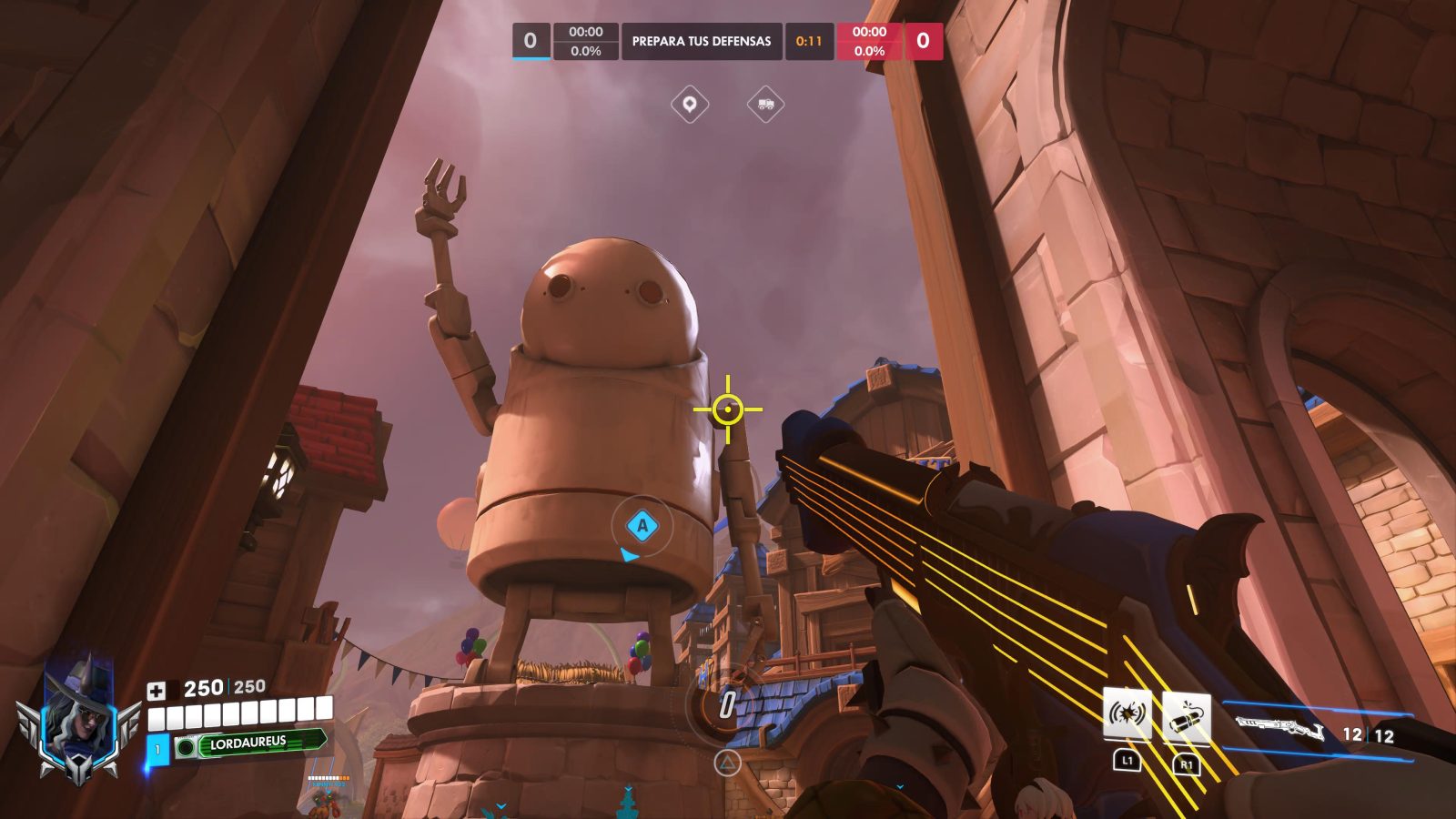
Task: Click the red team score panel
Action: 922,39
